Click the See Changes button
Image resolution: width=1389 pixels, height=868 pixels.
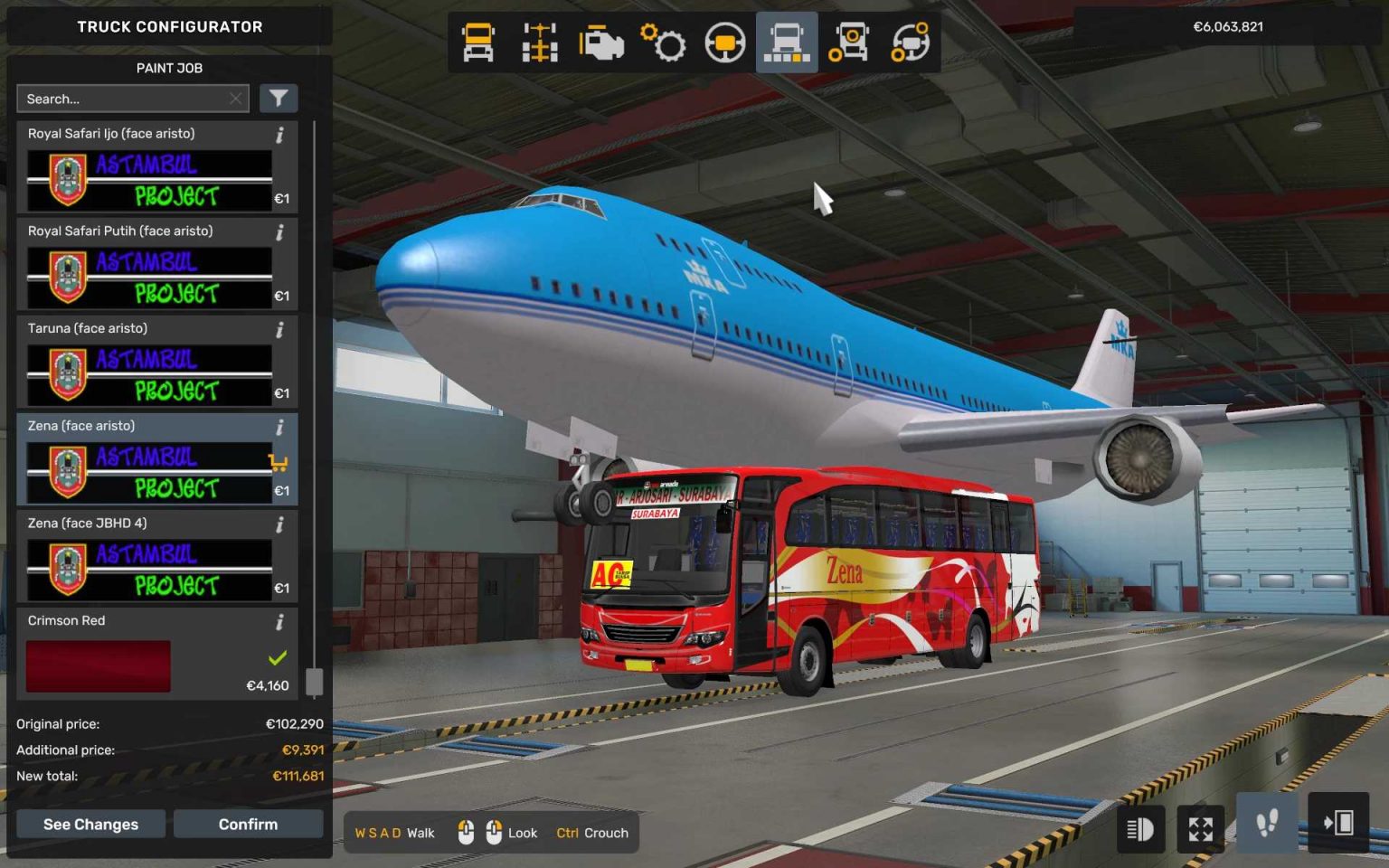coord(90,824)
